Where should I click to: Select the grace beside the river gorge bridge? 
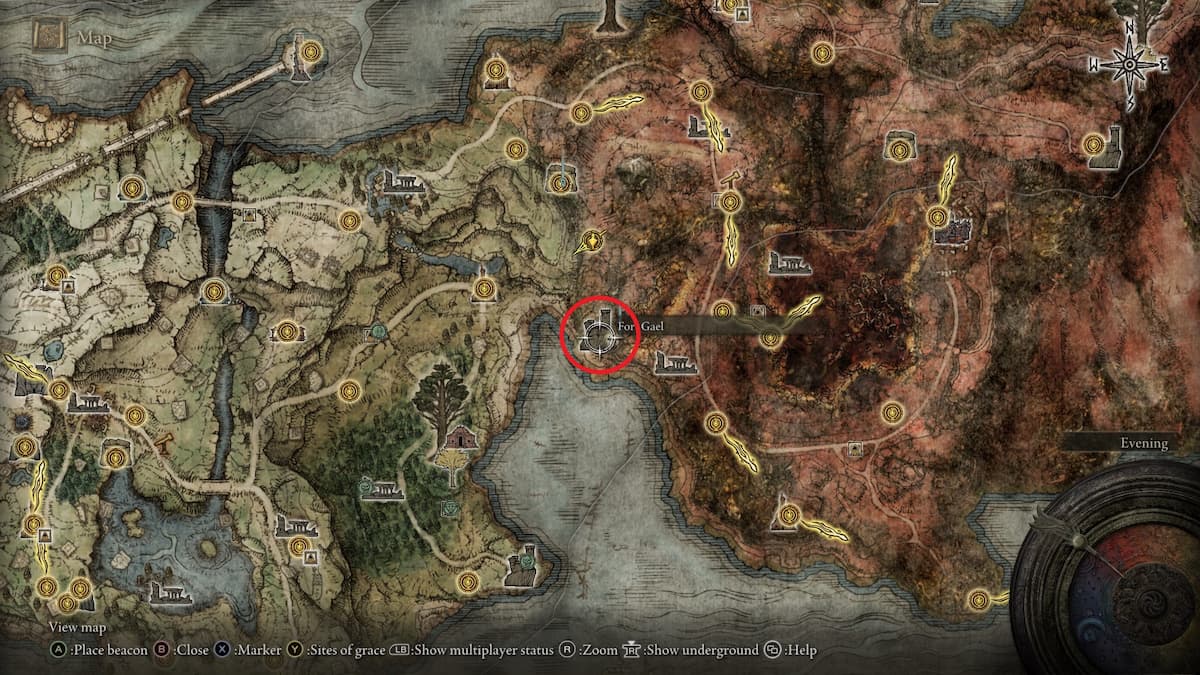[182, 202]
